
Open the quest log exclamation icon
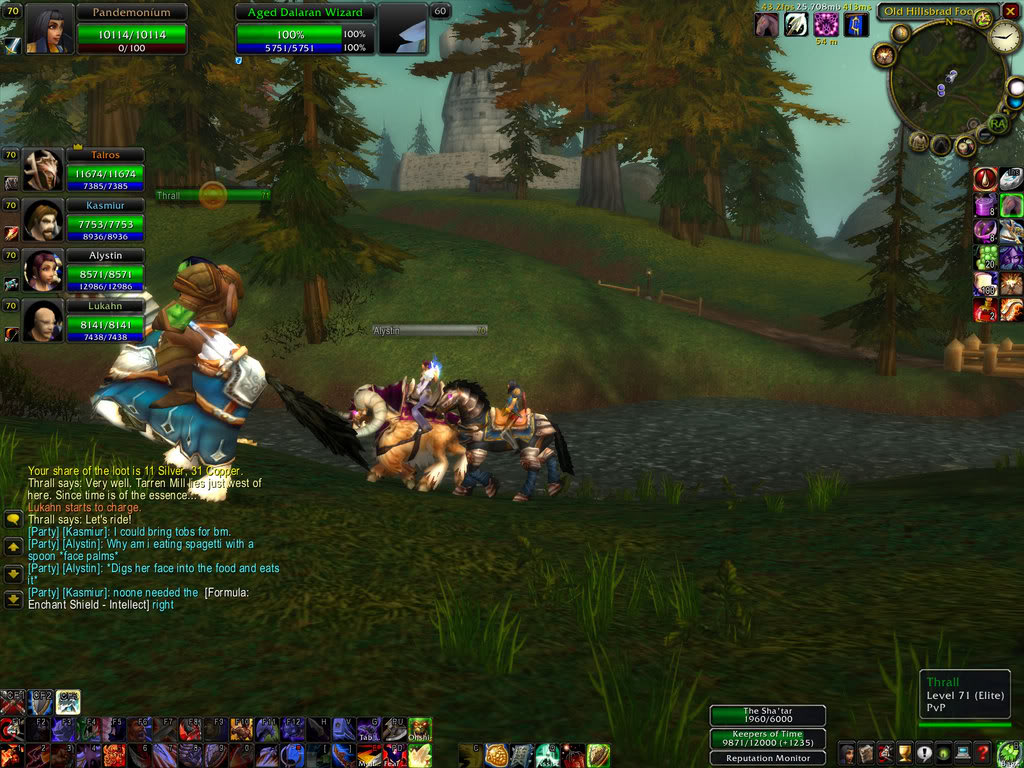point(924,754)
